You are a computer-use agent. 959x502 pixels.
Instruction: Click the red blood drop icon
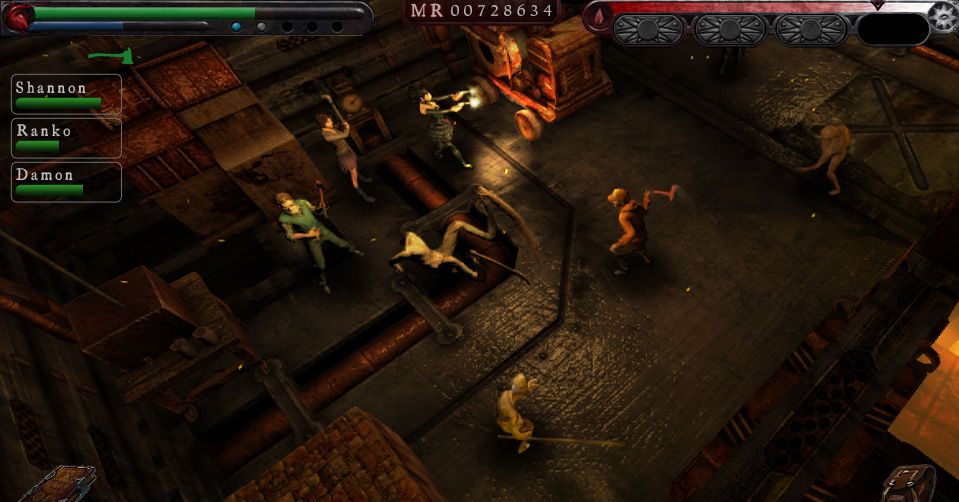coord(599,18)
